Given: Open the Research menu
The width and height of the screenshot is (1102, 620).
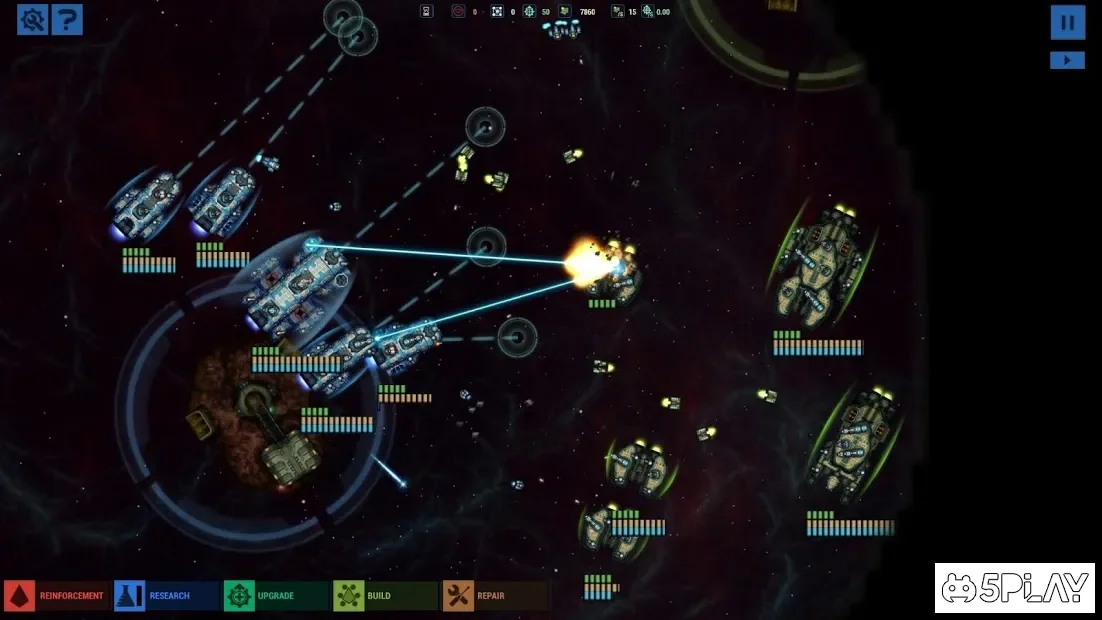Looking at the screenshot, I should click(x=165, y=596).
